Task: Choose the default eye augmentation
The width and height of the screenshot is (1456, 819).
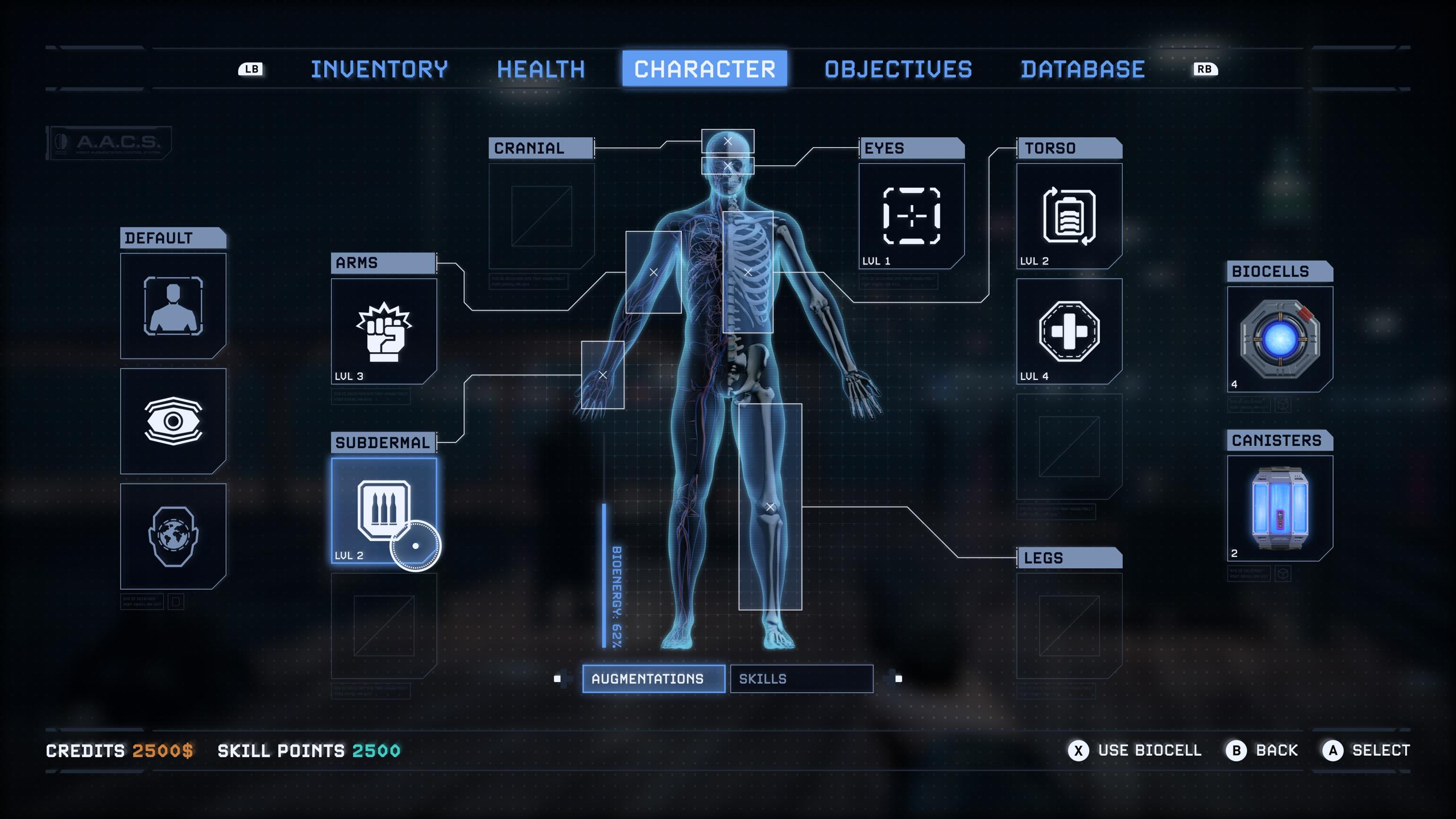Action: [173, 421]
